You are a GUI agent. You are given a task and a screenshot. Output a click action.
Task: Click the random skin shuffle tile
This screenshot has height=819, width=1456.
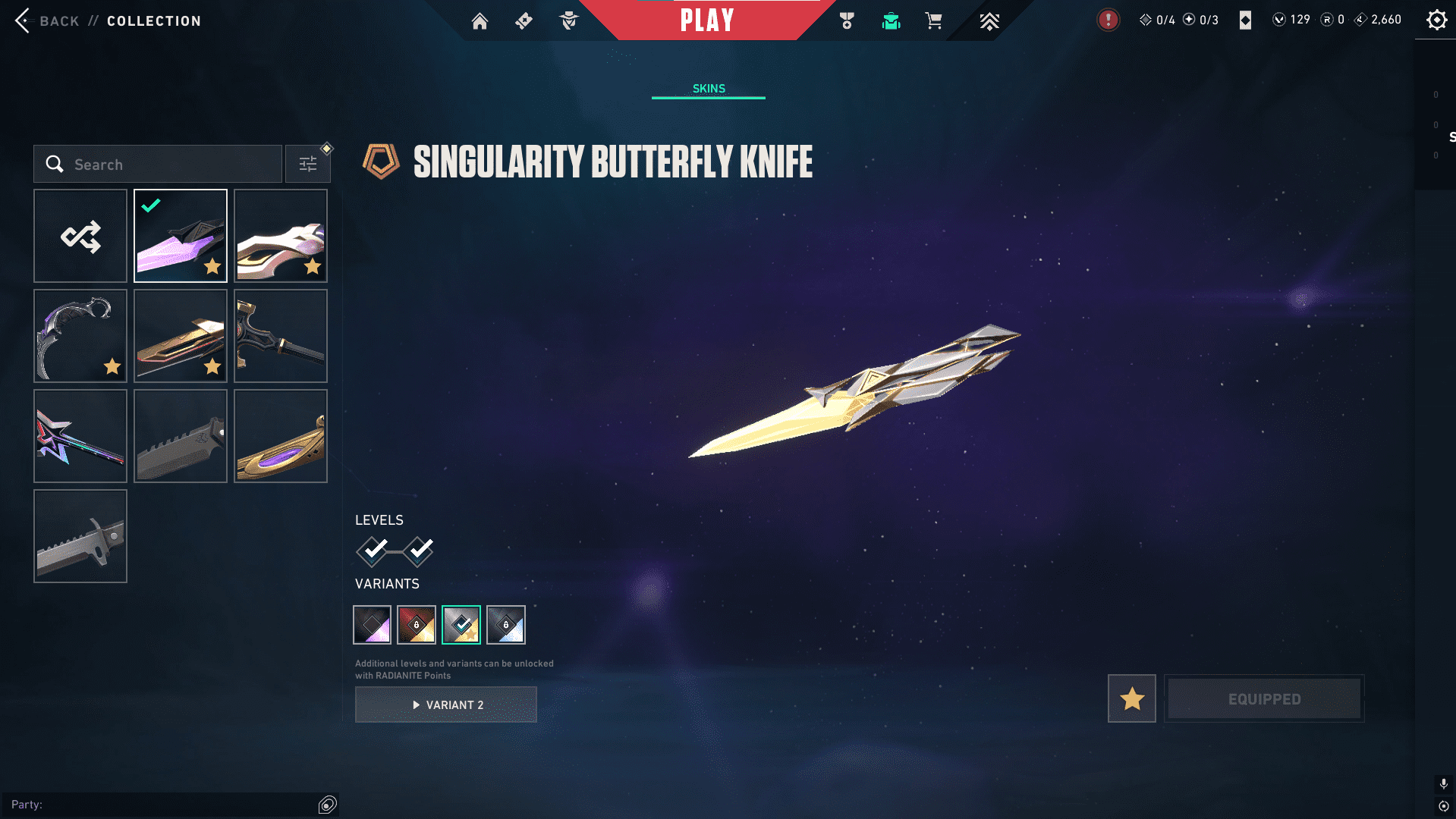pos(80,236)
